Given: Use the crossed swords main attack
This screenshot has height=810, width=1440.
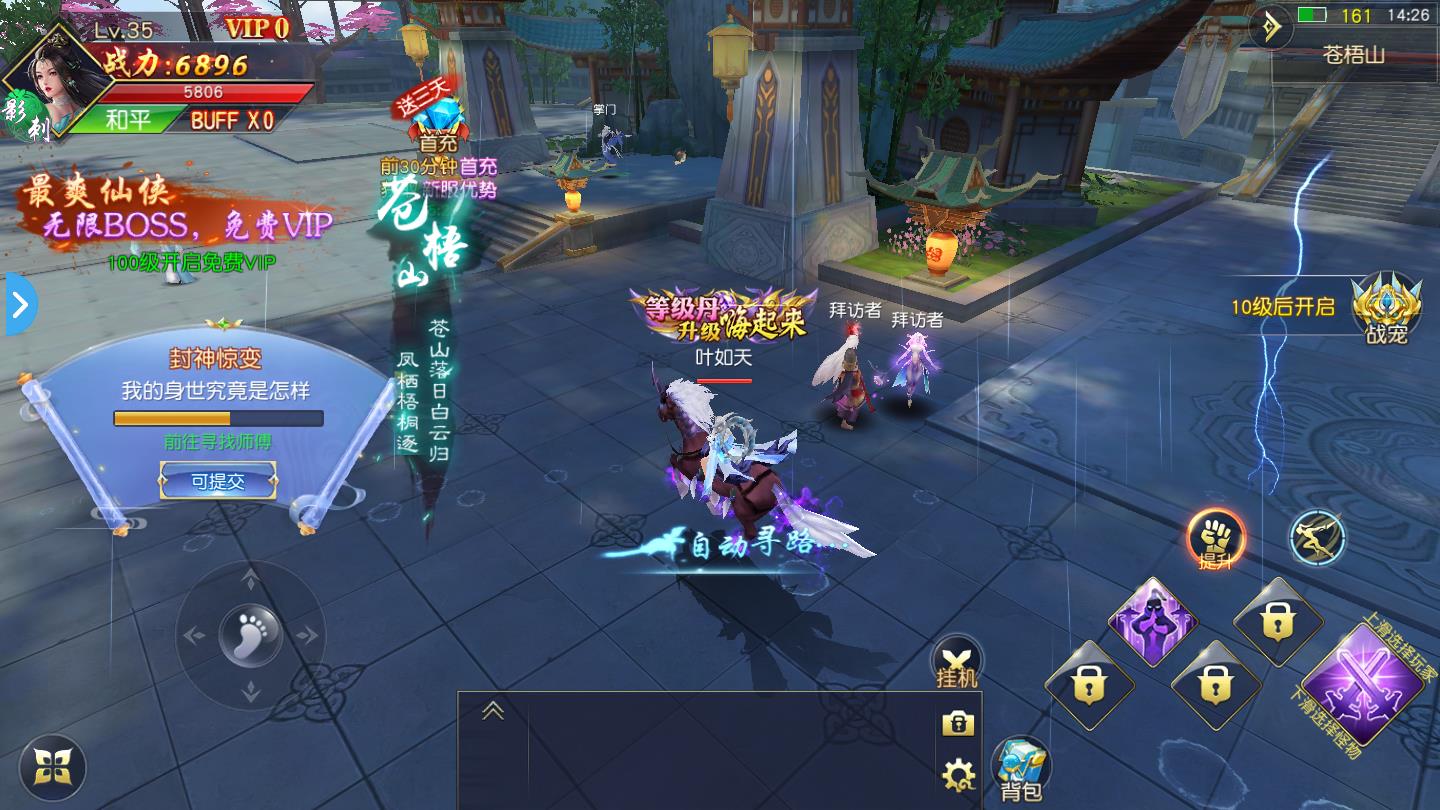Looking at the screenshot, I should click(x=1362, y=683).
